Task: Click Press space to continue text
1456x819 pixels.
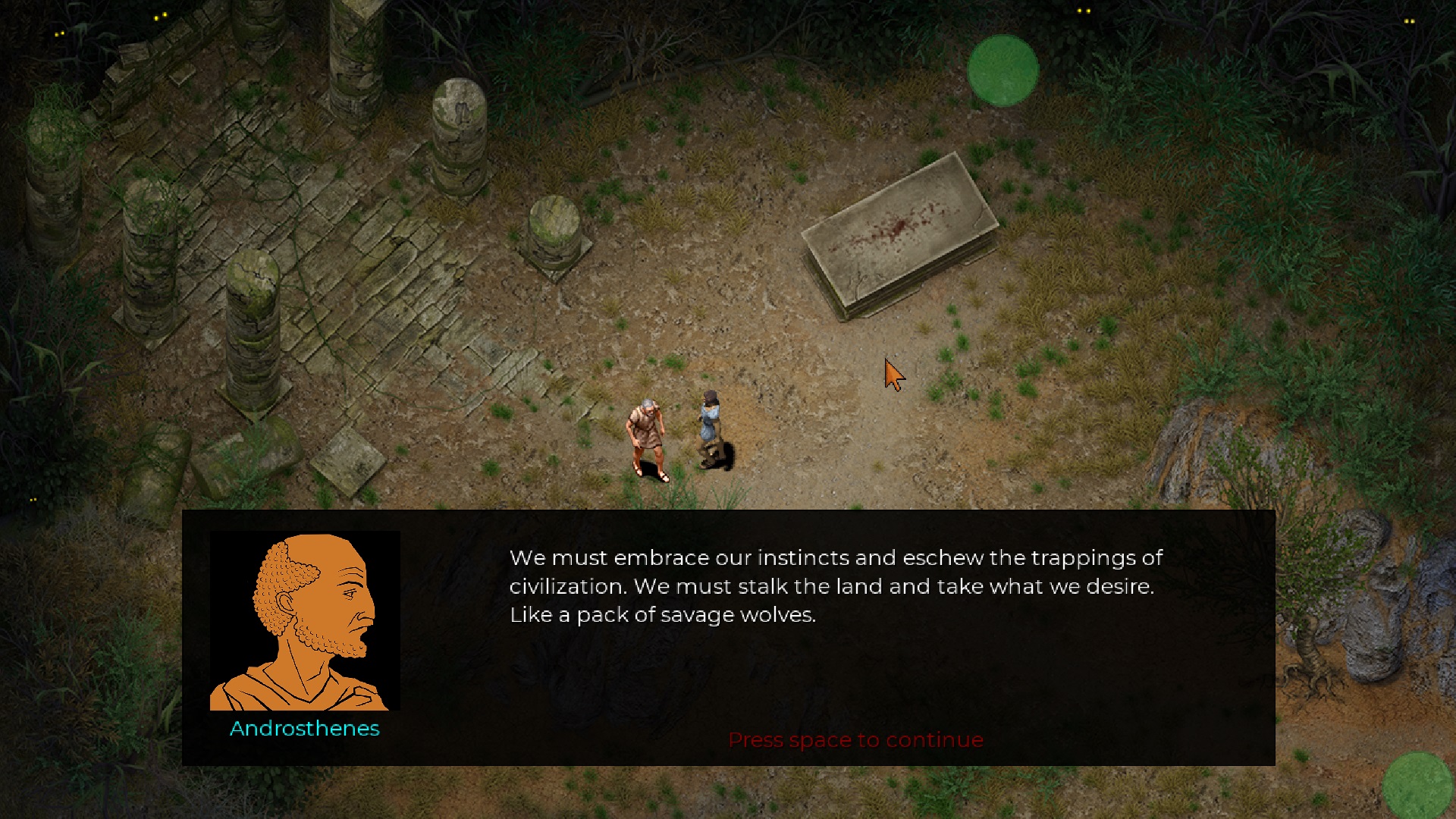Action: coord(855,739)
